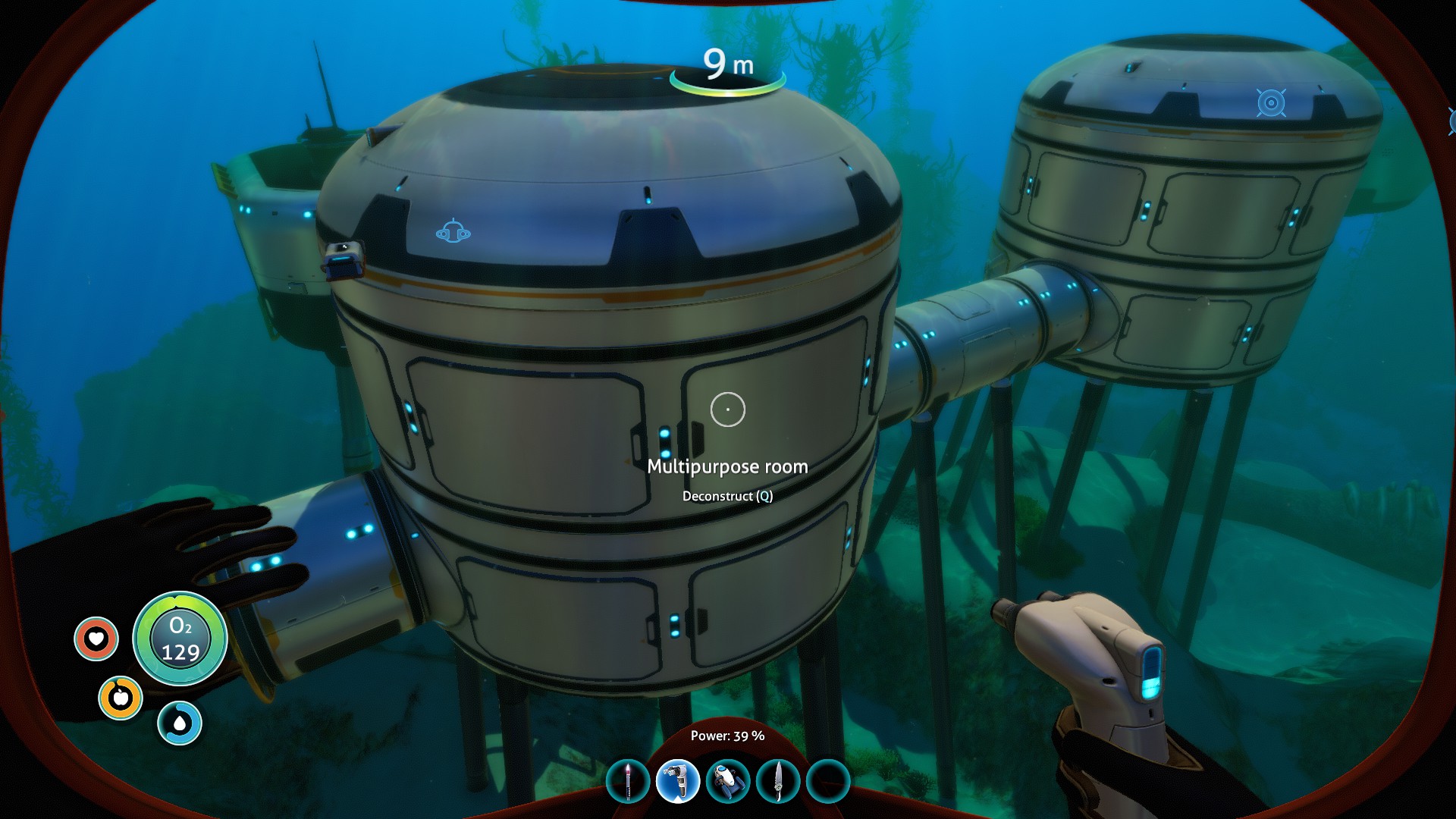Select the highlighted habitat builder slot
1456x819 pixels.
pyautogui.click(x=677, y=781)
